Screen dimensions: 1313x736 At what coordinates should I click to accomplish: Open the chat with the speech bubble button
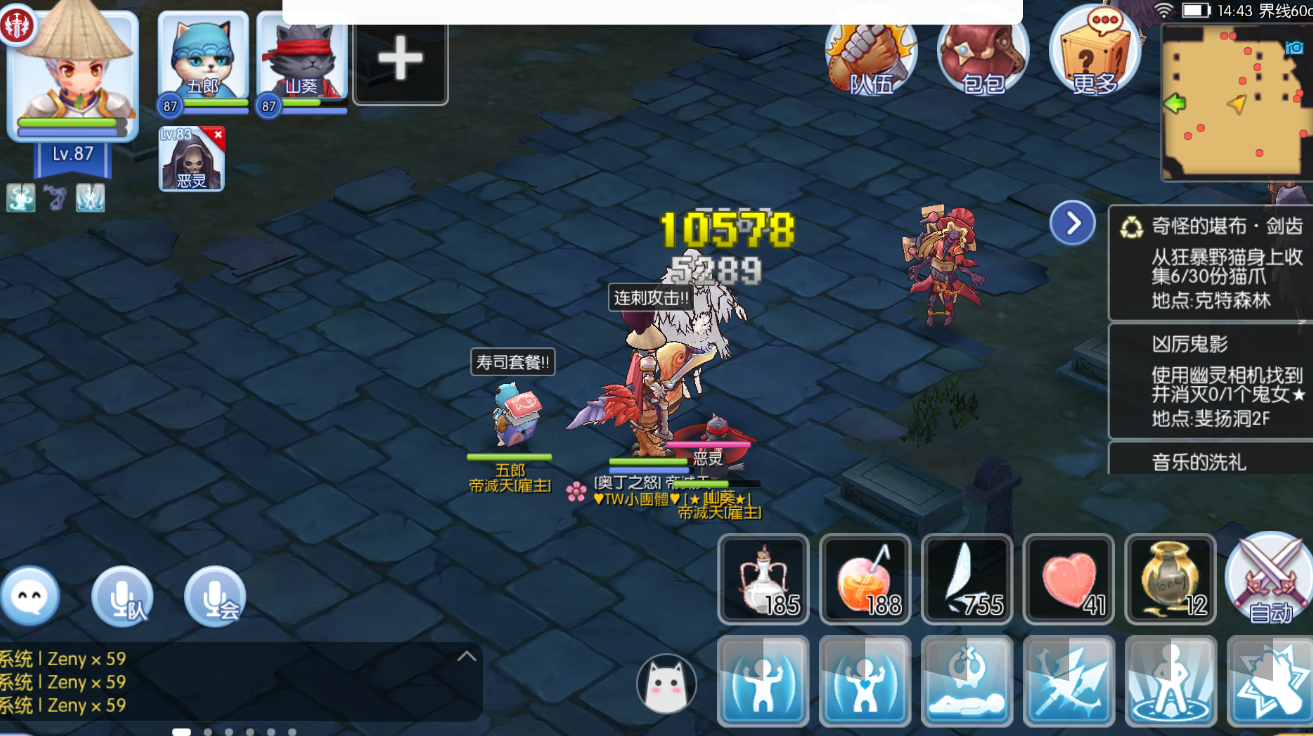tap(30, 596)
